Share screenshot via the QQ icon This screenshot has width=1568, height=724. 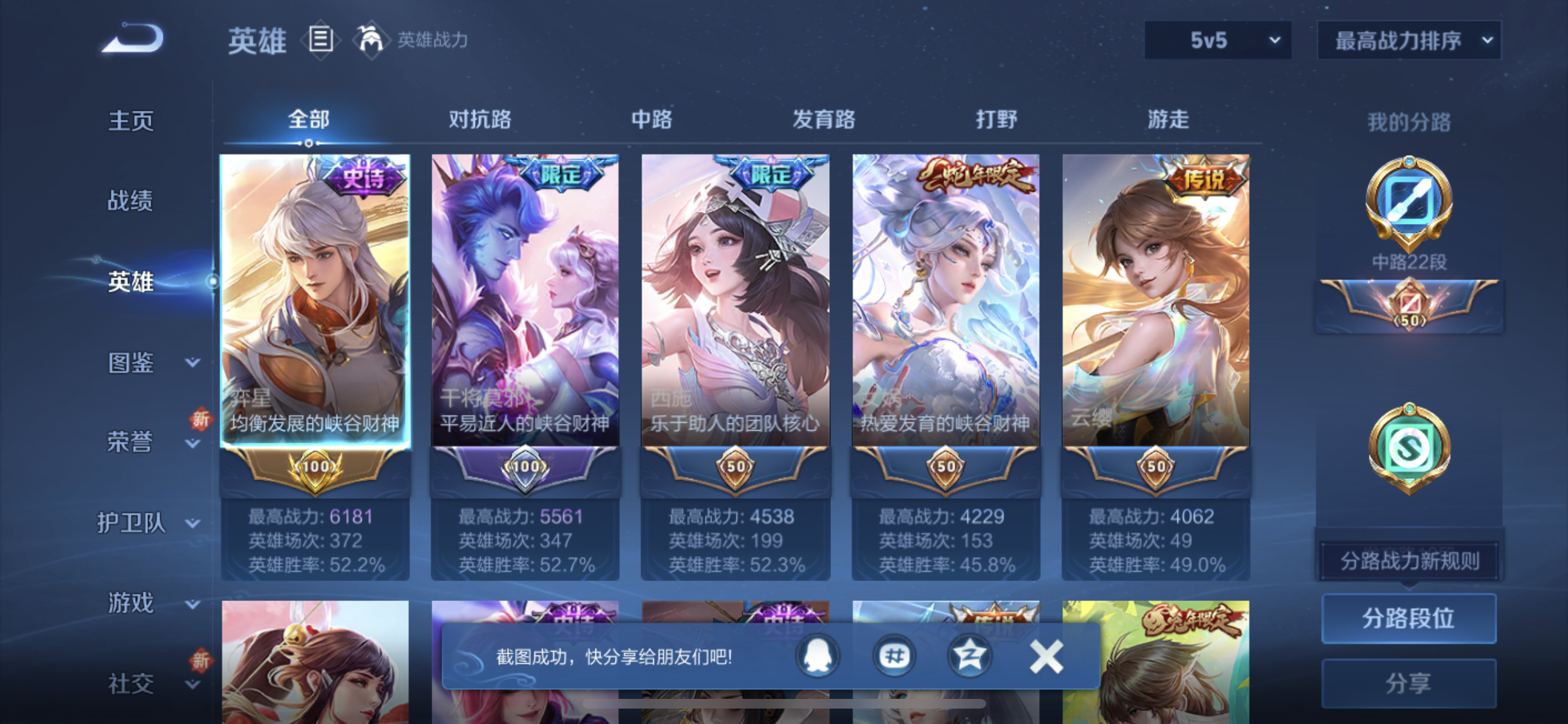pyautogui.click(x=816, y=656)
